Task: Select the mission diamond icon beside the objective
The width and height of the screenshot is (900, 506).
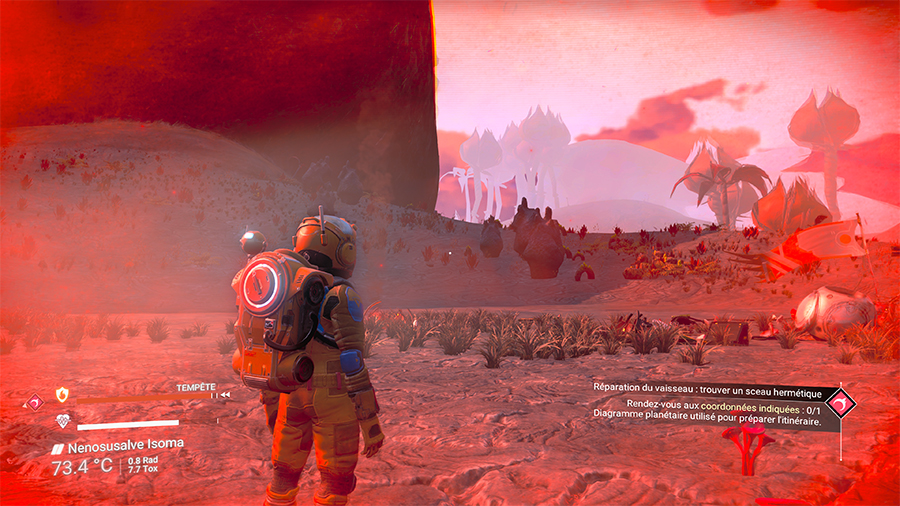Action: pyautogui.click(x=841, y=402)
